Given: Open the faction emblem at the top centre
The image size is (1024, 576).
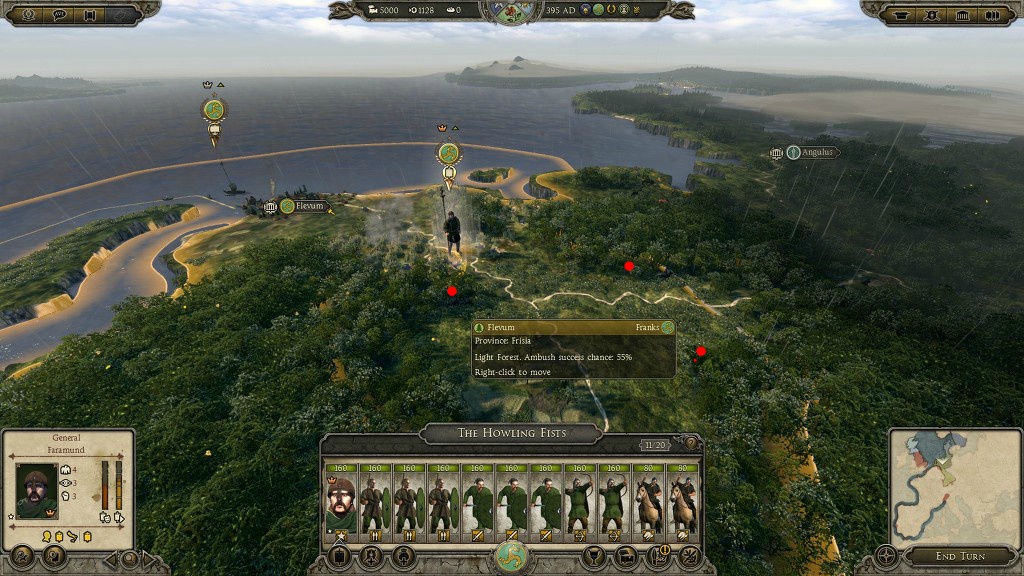Looking at the screenshot, I should (x=511, y=11).
